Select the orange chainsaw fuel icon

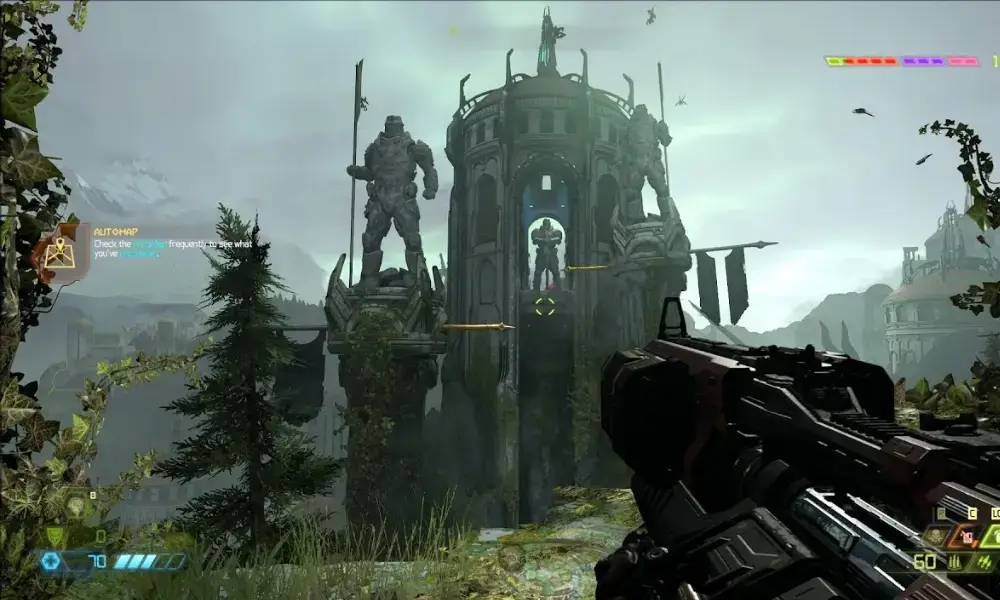click(x=967, y=537)
